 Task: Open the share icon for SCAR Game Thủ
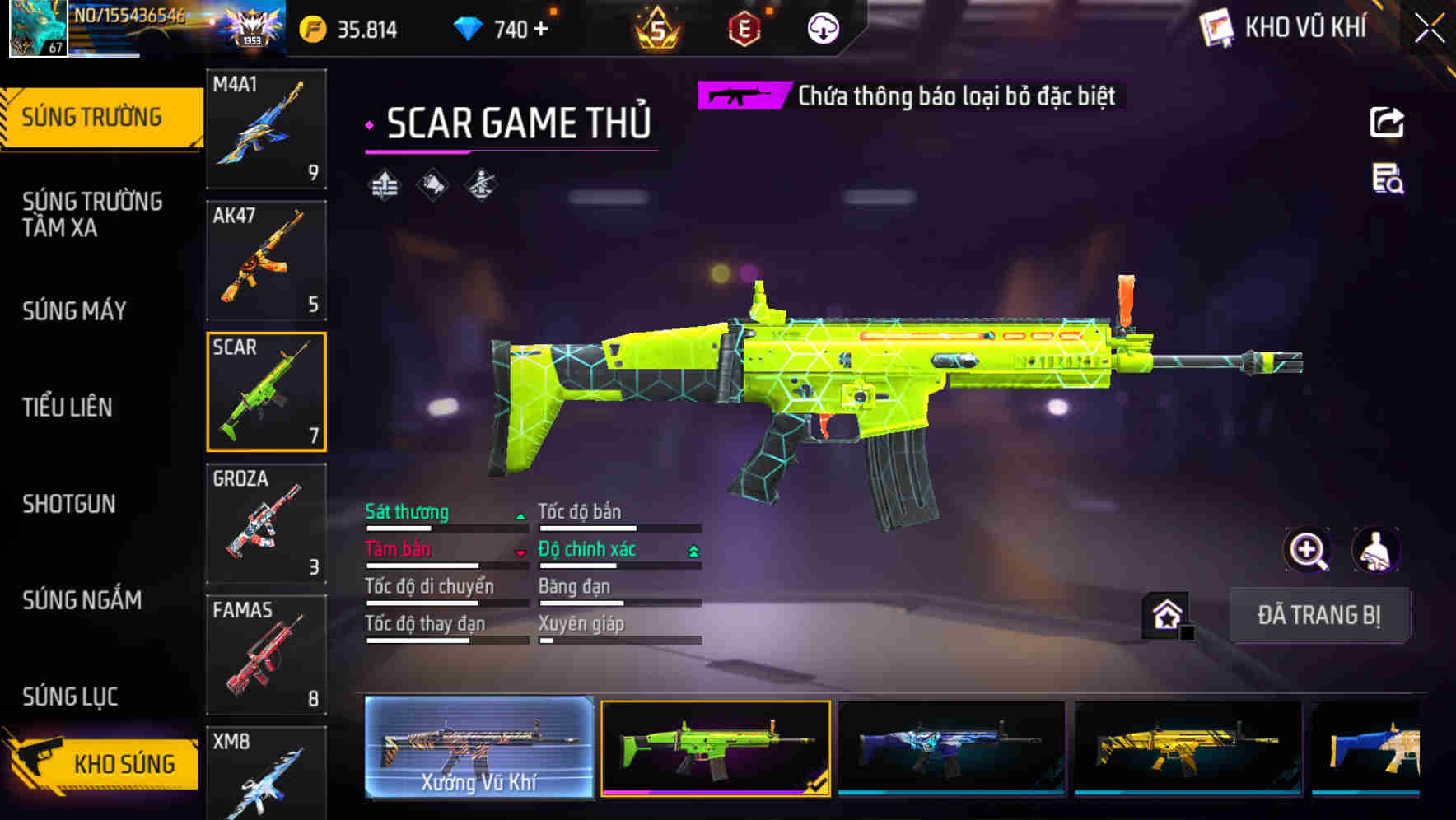(1388, 122)
